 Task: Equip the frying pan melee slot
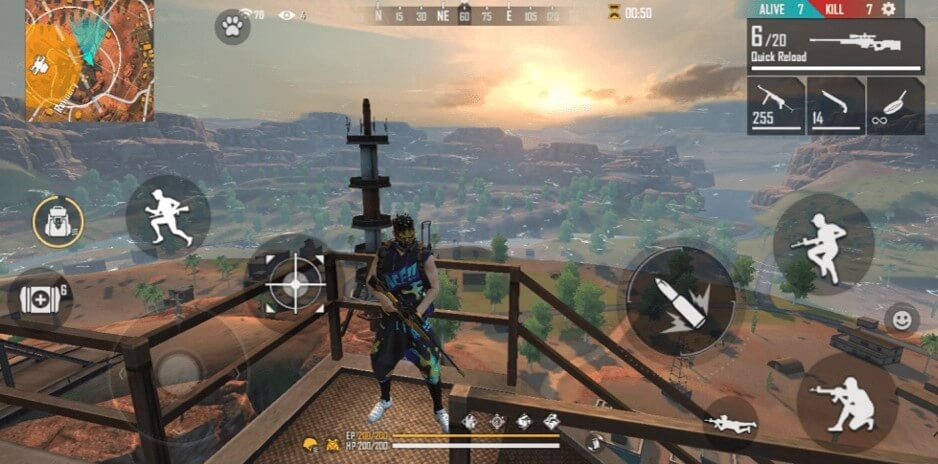(x=894, y=105)
